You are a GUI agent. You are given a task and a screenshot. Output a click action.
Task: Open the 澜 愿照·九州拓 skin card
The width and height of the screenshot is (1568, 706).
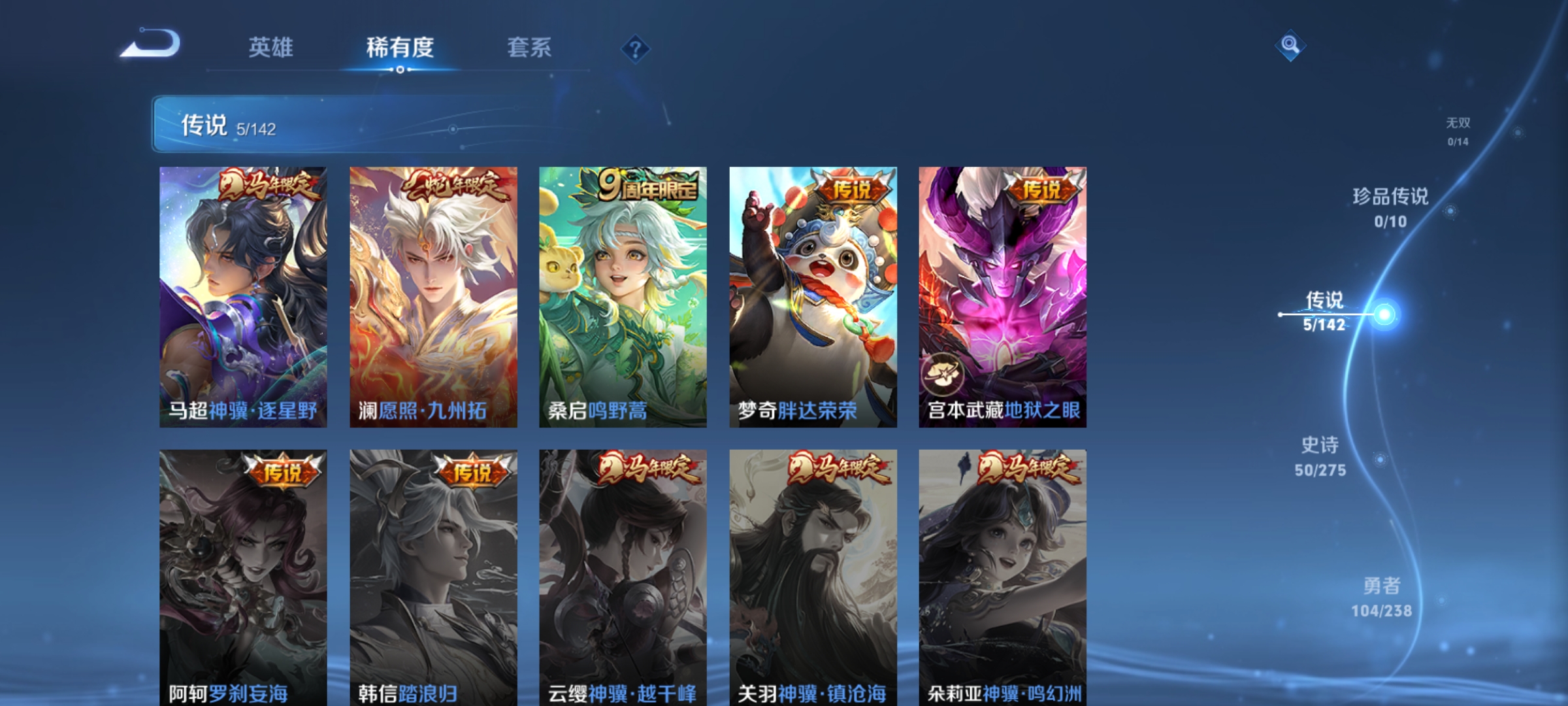[x=431, y=297]
